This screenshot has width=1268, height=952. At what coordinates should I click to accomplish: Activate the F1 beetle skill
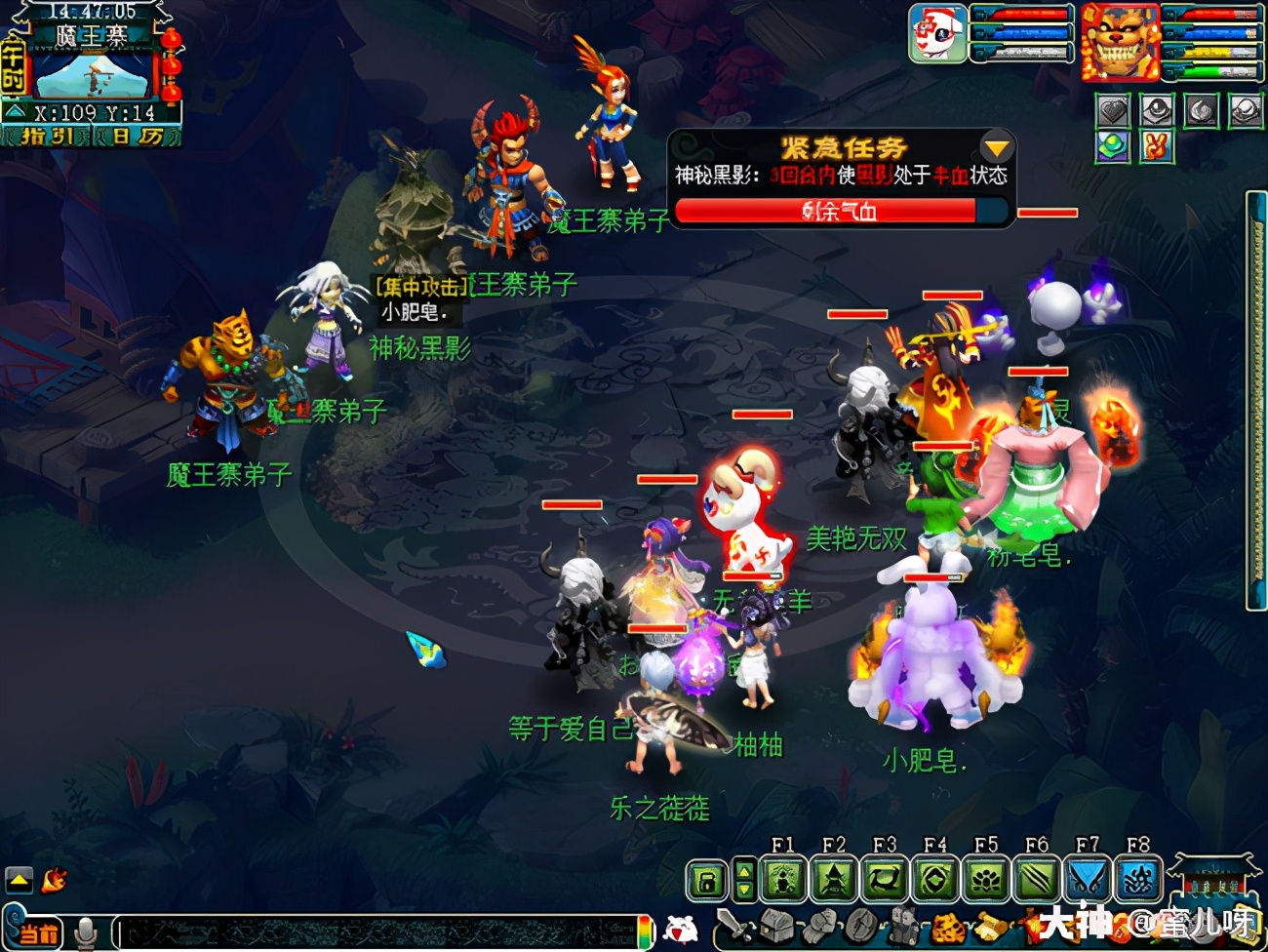point(783,881)
